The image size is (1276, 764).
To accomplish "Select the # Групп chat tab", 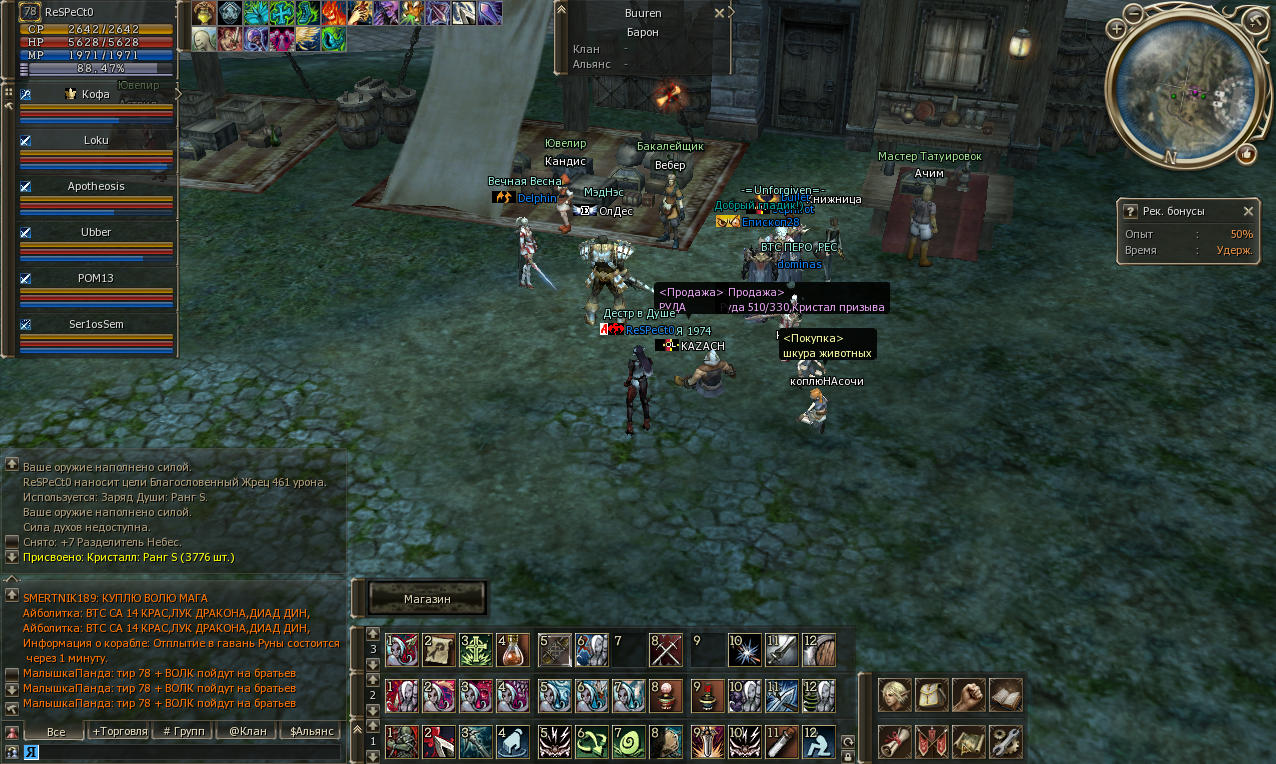I will point(184,732).
